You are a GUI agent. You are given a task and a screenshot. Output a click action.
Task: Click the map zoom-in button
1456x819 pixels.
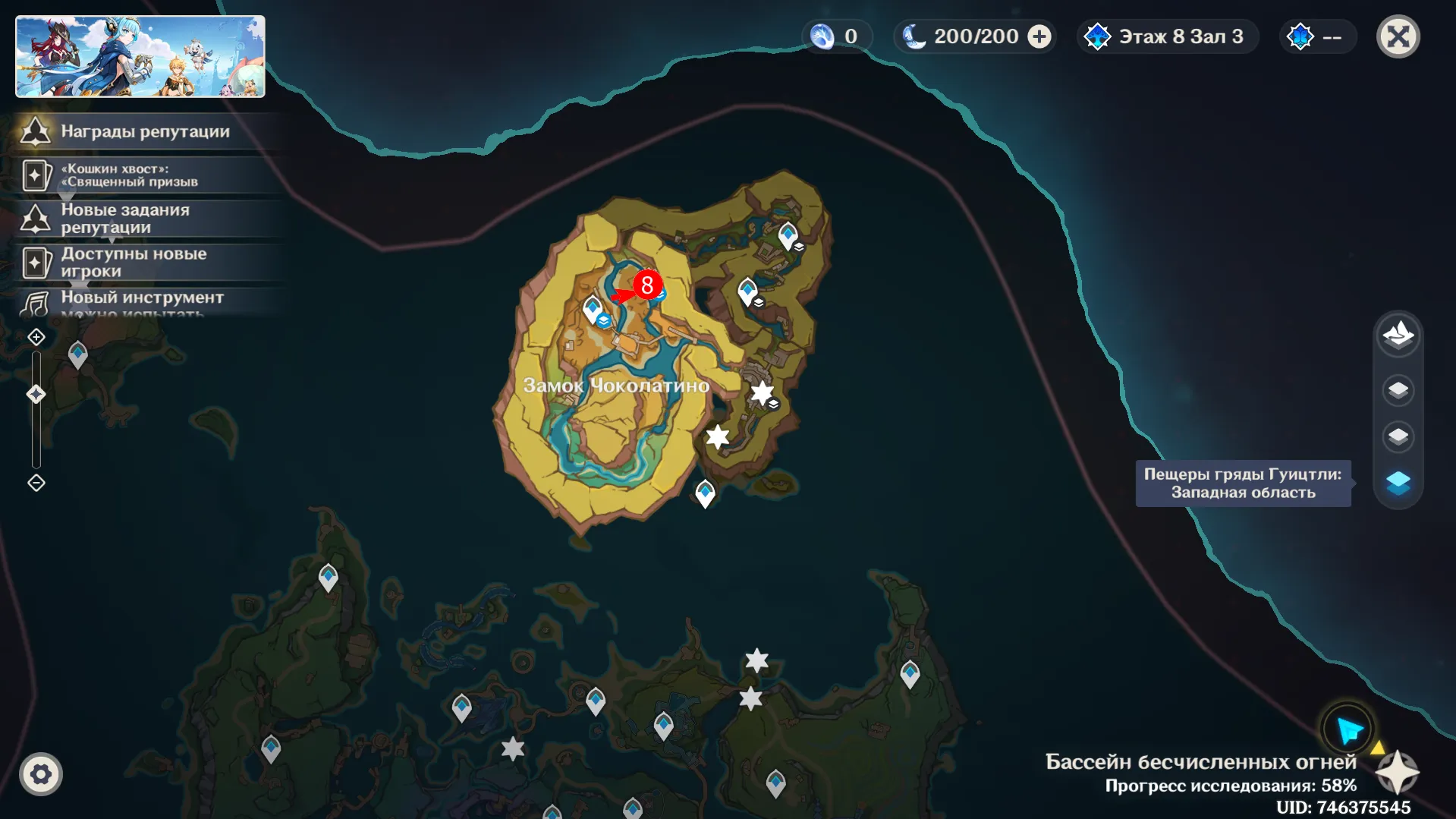pyautogui.click(x=36, y=337)
